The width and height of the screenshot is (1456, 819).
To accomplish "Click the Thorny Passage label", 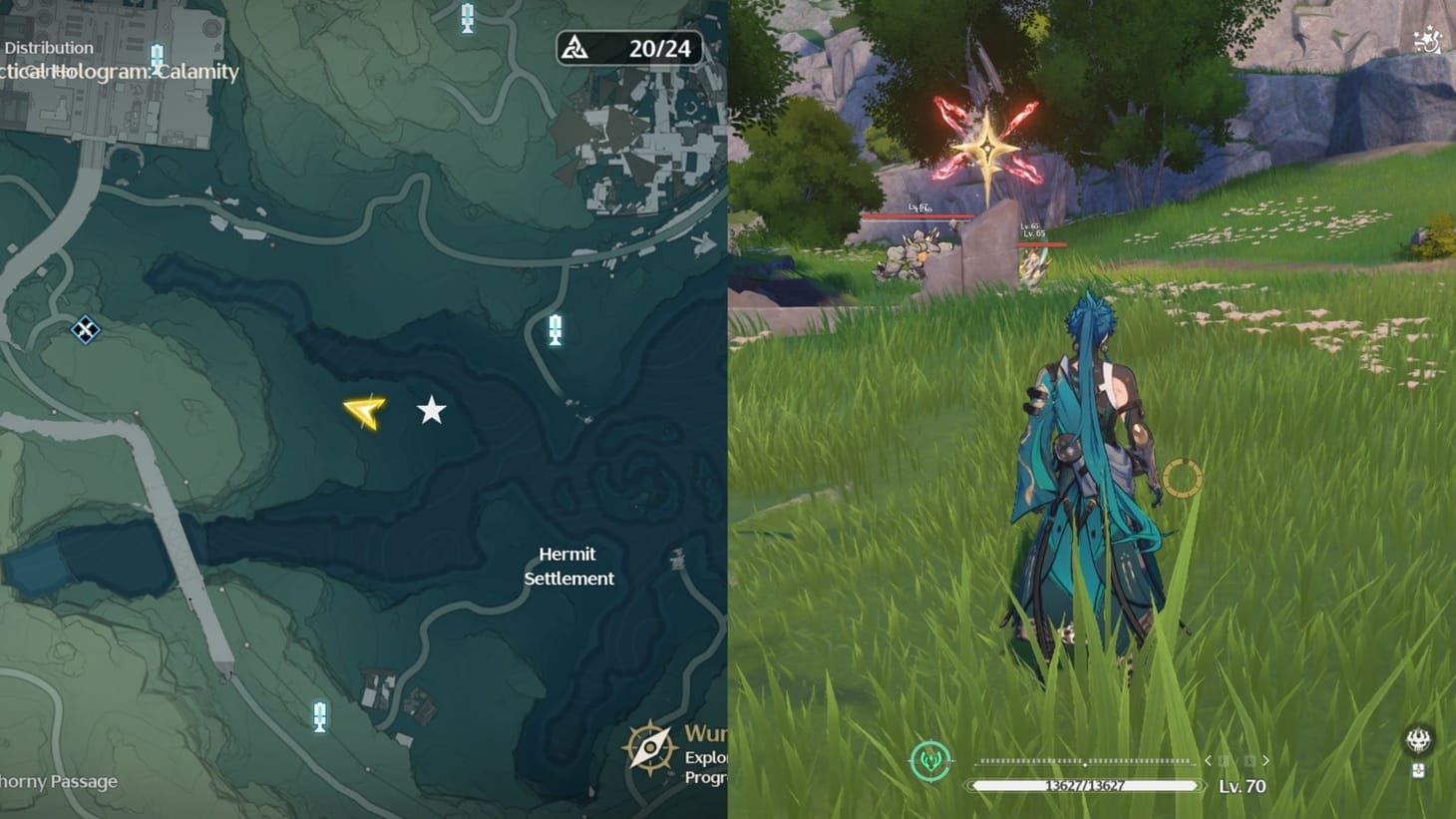I will click(60, 782).
